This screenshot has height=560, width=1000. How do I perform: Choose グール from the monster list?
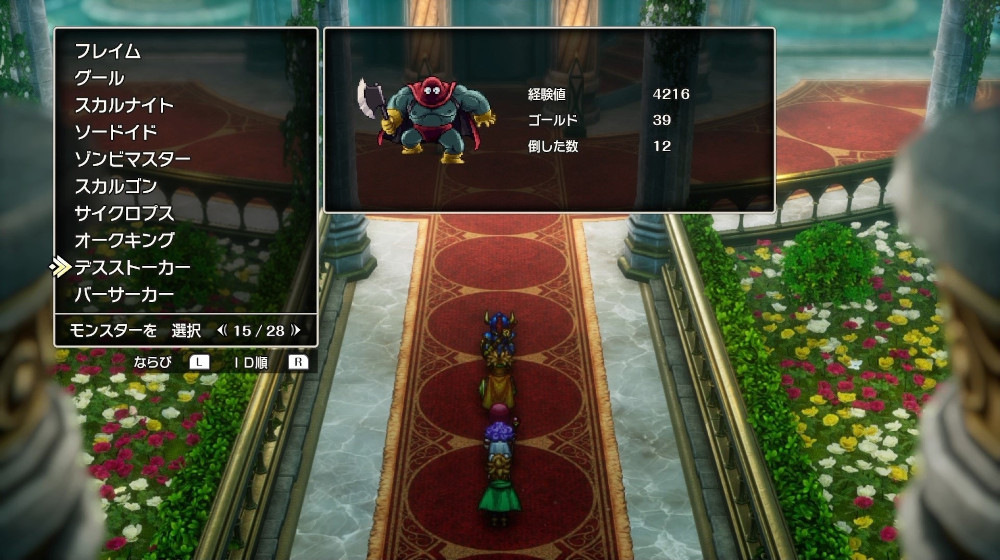[100, 78]
